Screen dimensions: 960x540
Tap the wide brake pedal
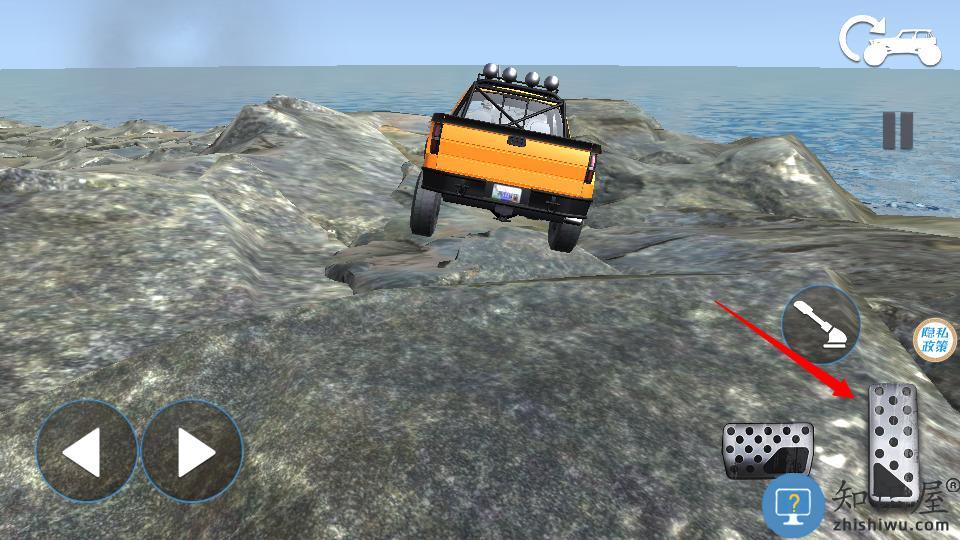[766, 450]
